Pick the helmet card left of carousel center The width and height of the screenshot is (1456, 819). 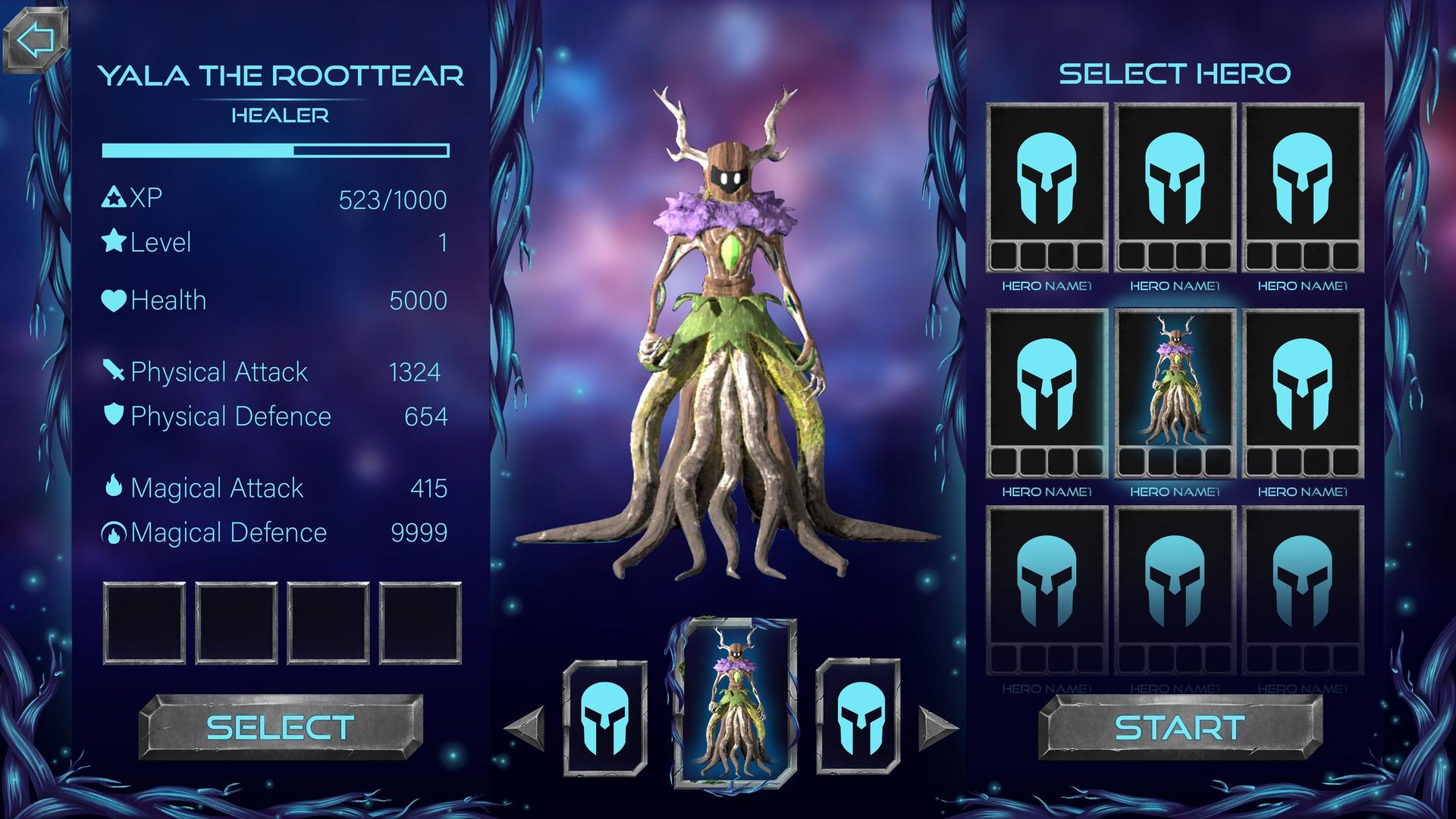[x=605, y=717]
